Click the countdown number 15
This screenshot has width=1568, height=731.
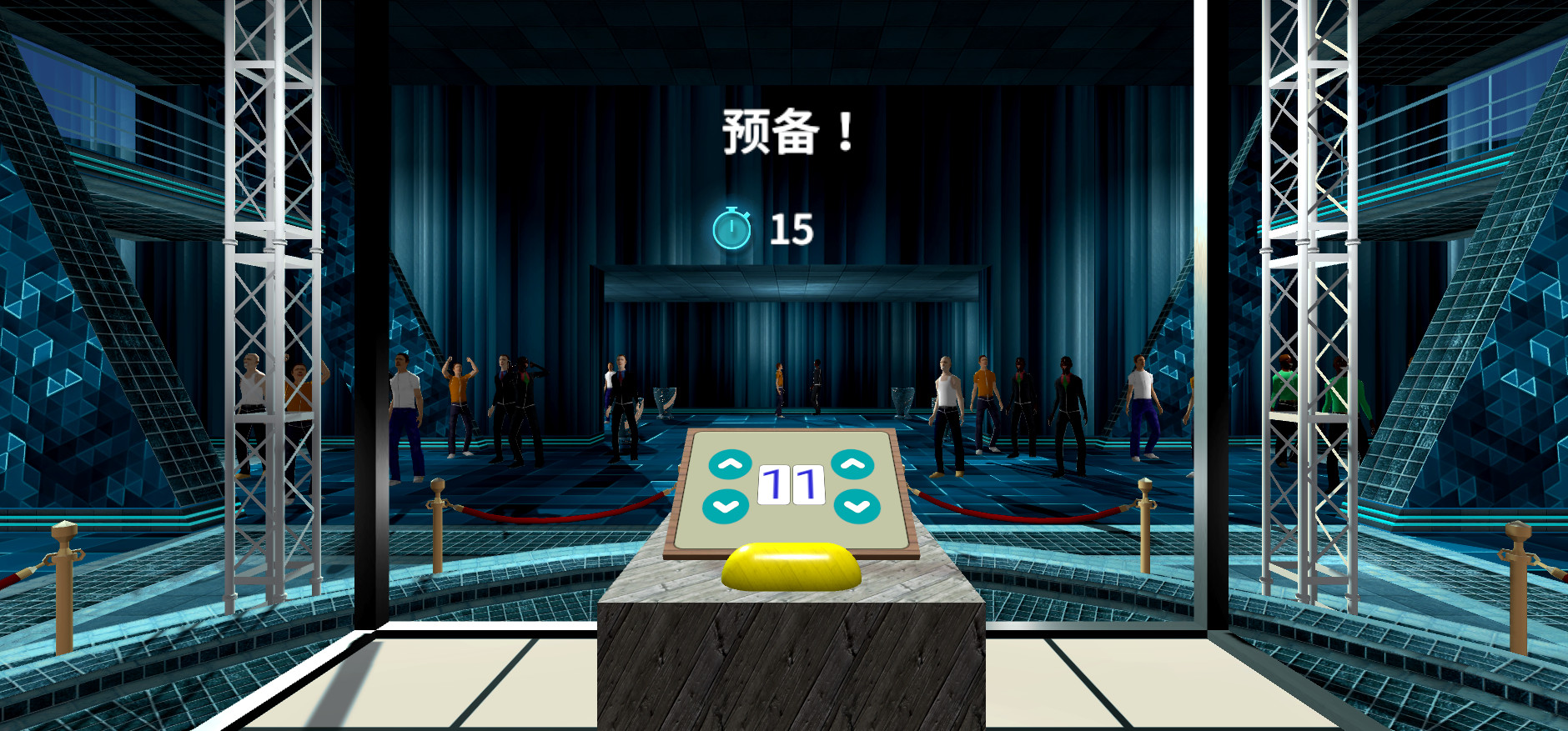[x=791, y=228]
